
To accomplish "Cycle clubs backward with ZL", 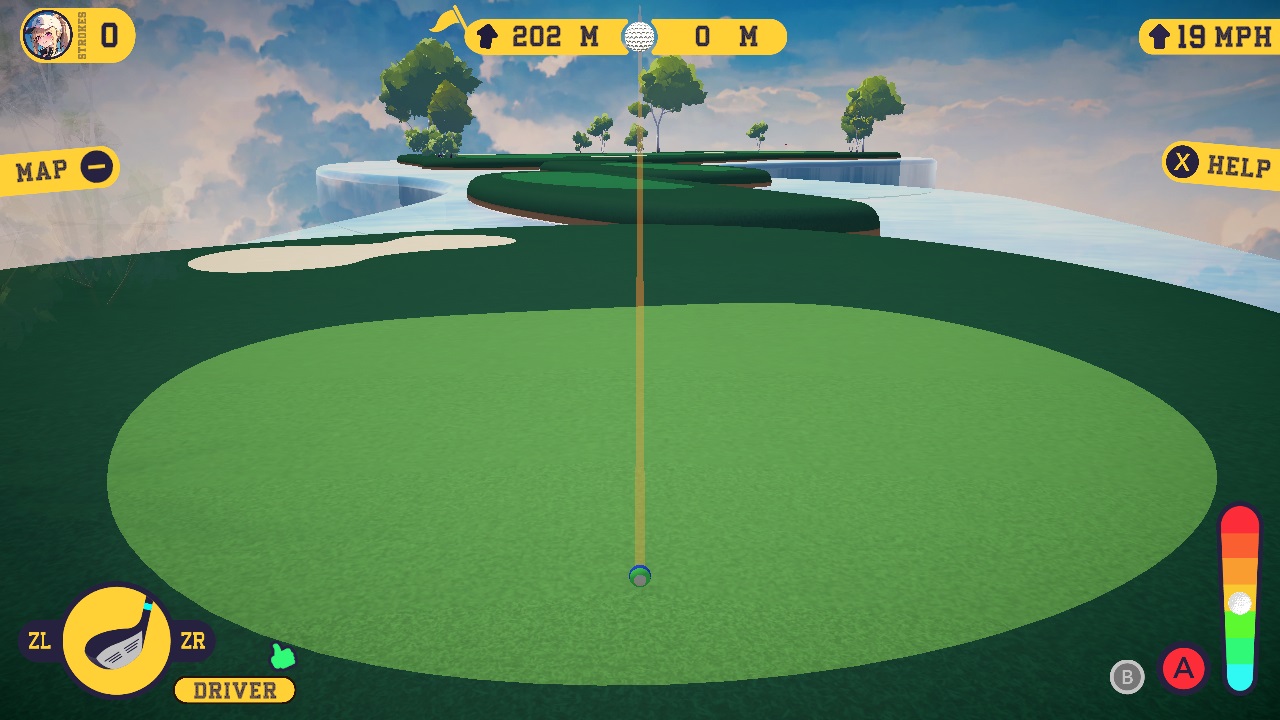I will coord(38,641).
